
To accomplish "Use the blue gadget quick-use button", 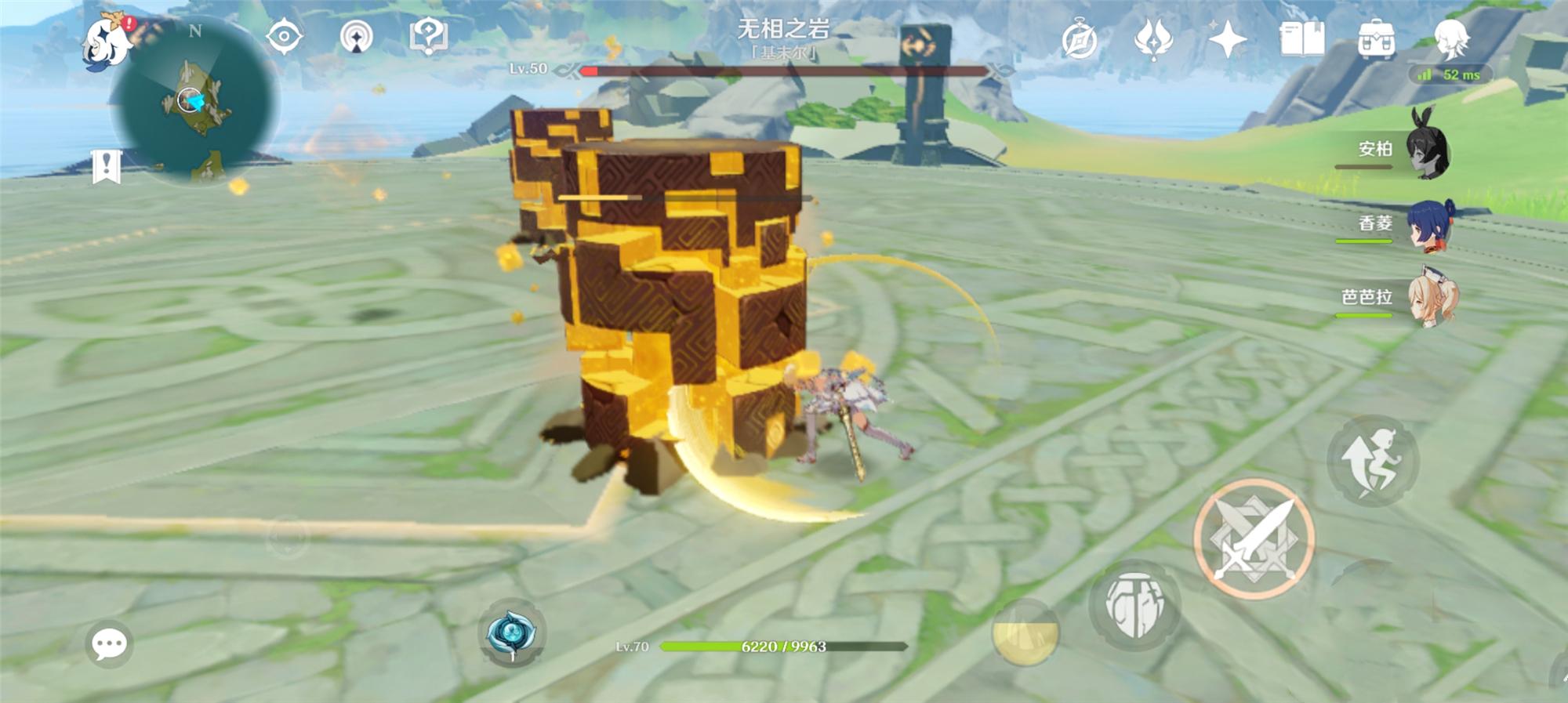I will pos(511,633).
